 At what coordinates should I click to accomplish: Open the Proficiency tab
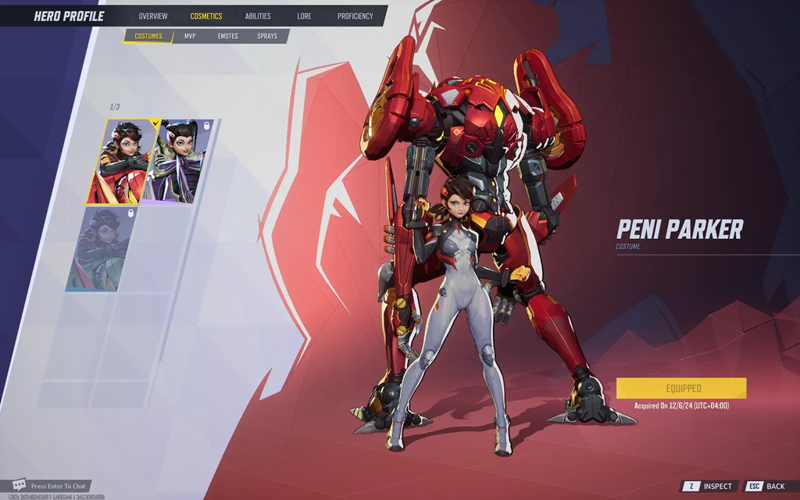pos(355,16)
